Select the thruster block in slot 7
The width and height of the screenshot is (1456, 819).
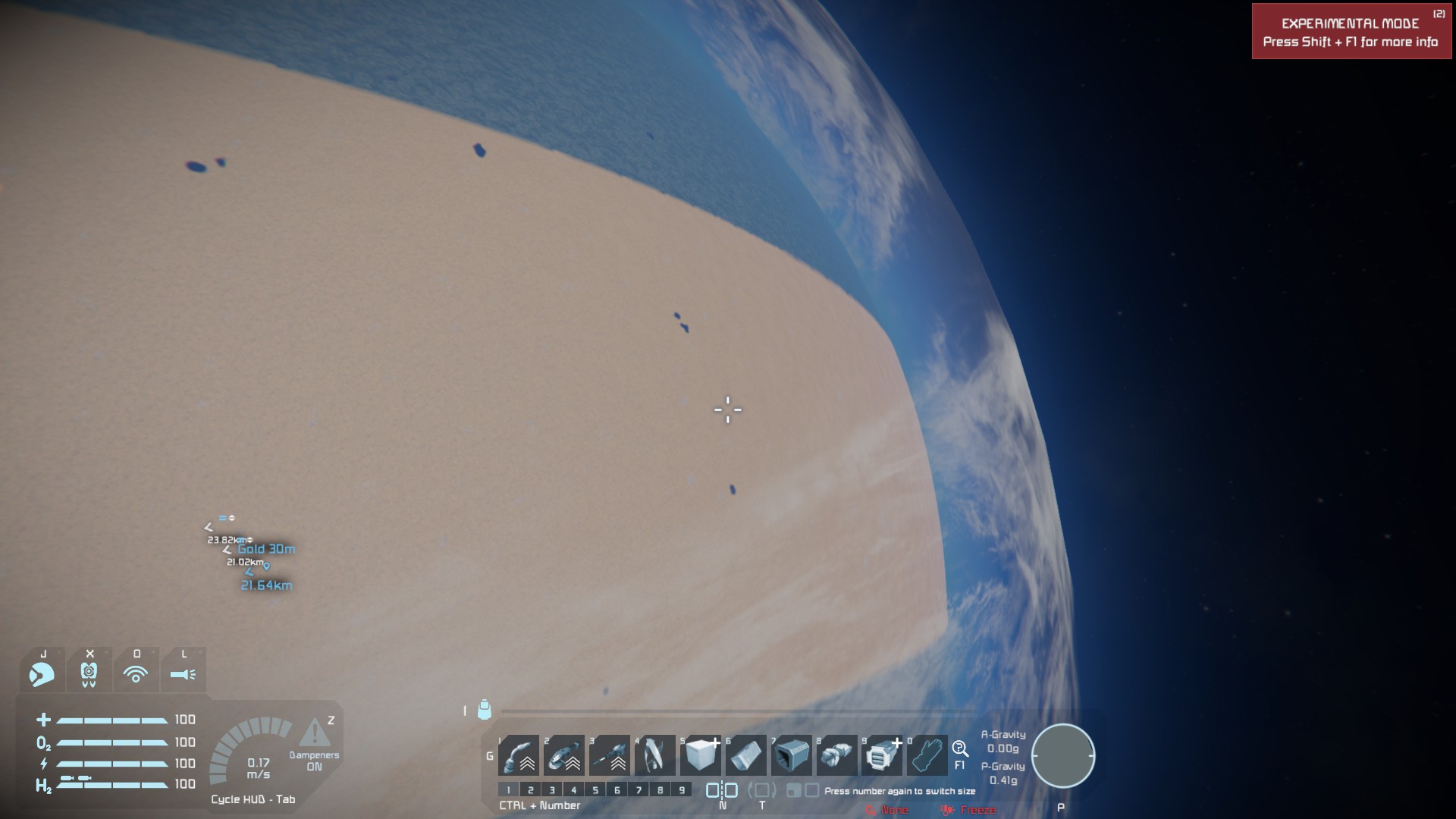(792, 755)
